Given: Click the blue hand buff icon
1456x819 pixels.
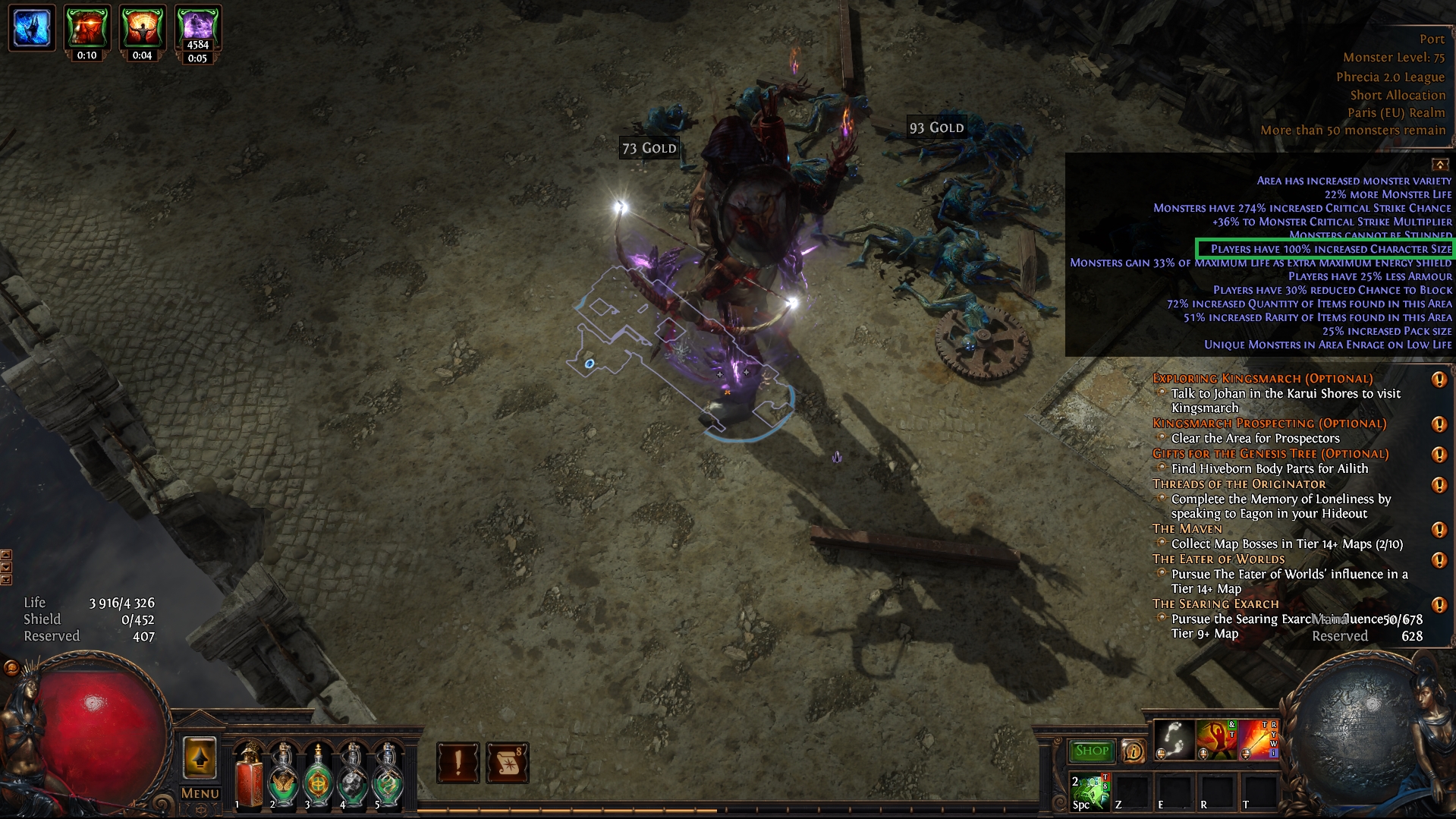Looking at the screenshot, I should click(x=32, y=28).
